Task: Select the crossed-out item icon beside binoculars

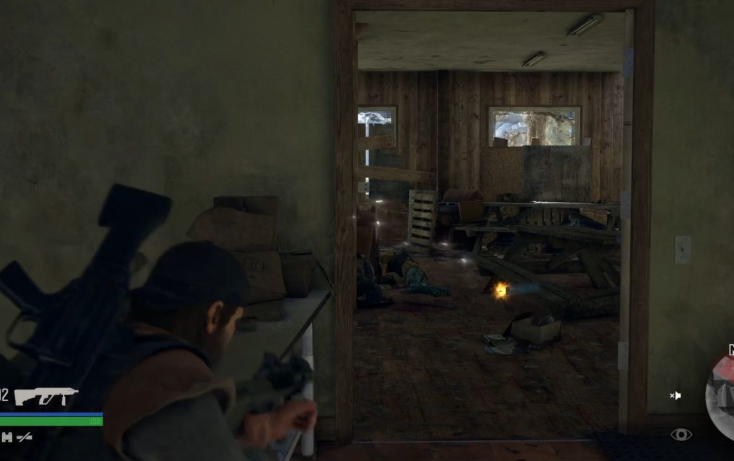Action: tap(25, 437)
